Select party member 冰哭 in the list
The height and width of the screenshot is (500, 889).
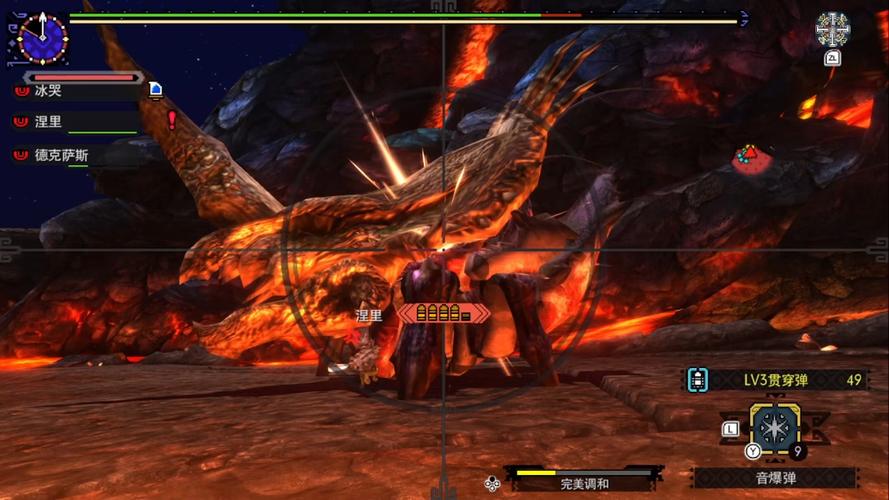pos(48,91)
